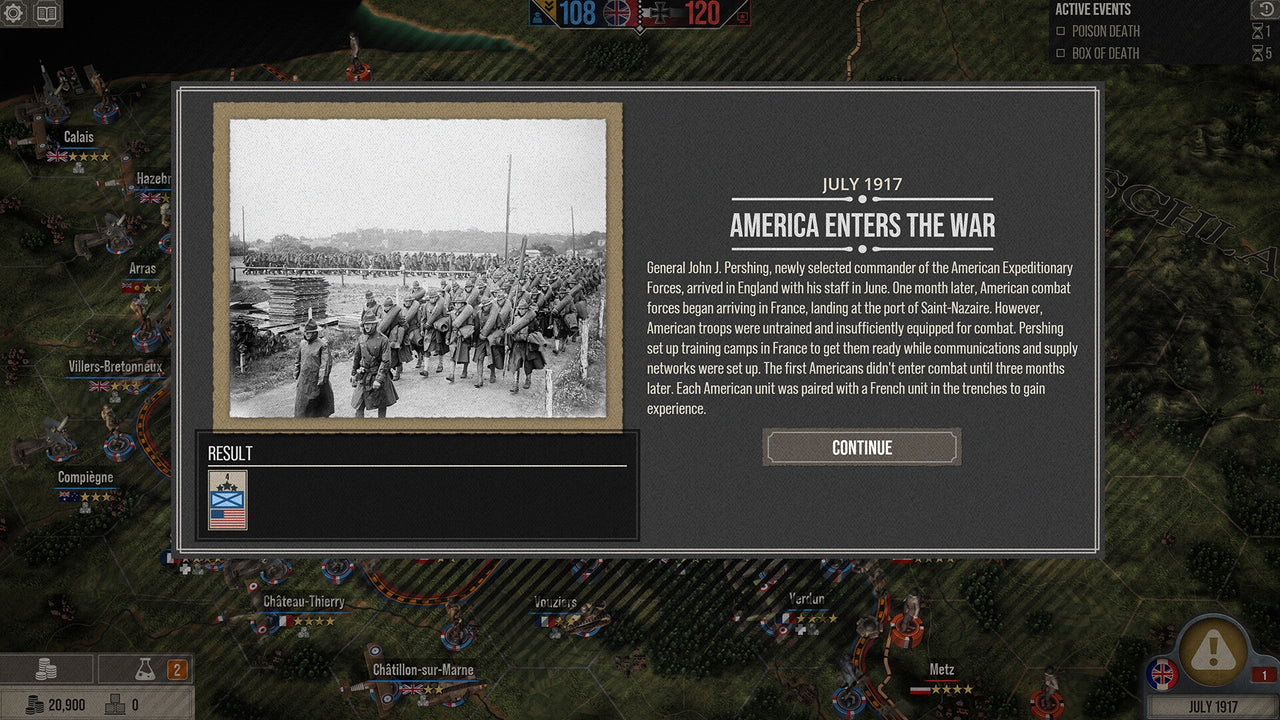The image size is (1280, 720).
Task: Expand the July 1917 turn indicator
Action: (x=1213, y=705)
